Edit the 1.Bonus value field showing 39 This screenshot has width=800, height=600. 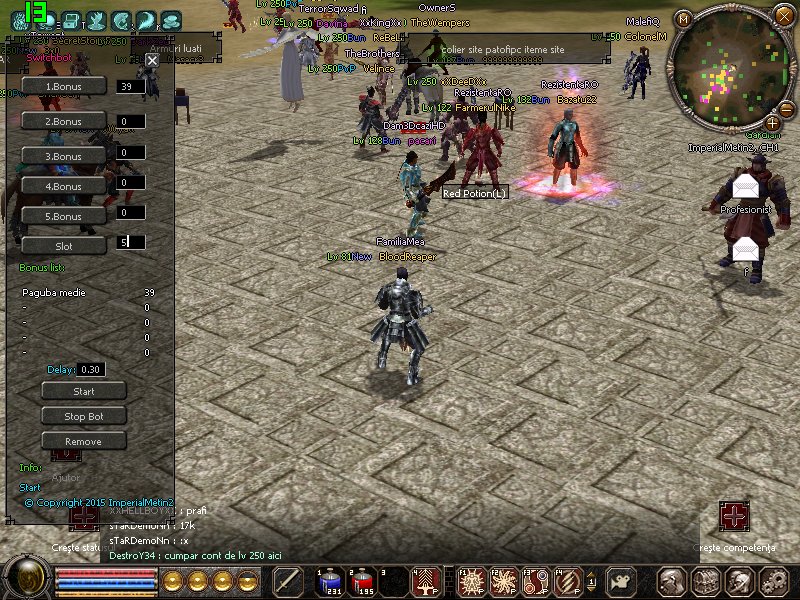coord(130,87)
